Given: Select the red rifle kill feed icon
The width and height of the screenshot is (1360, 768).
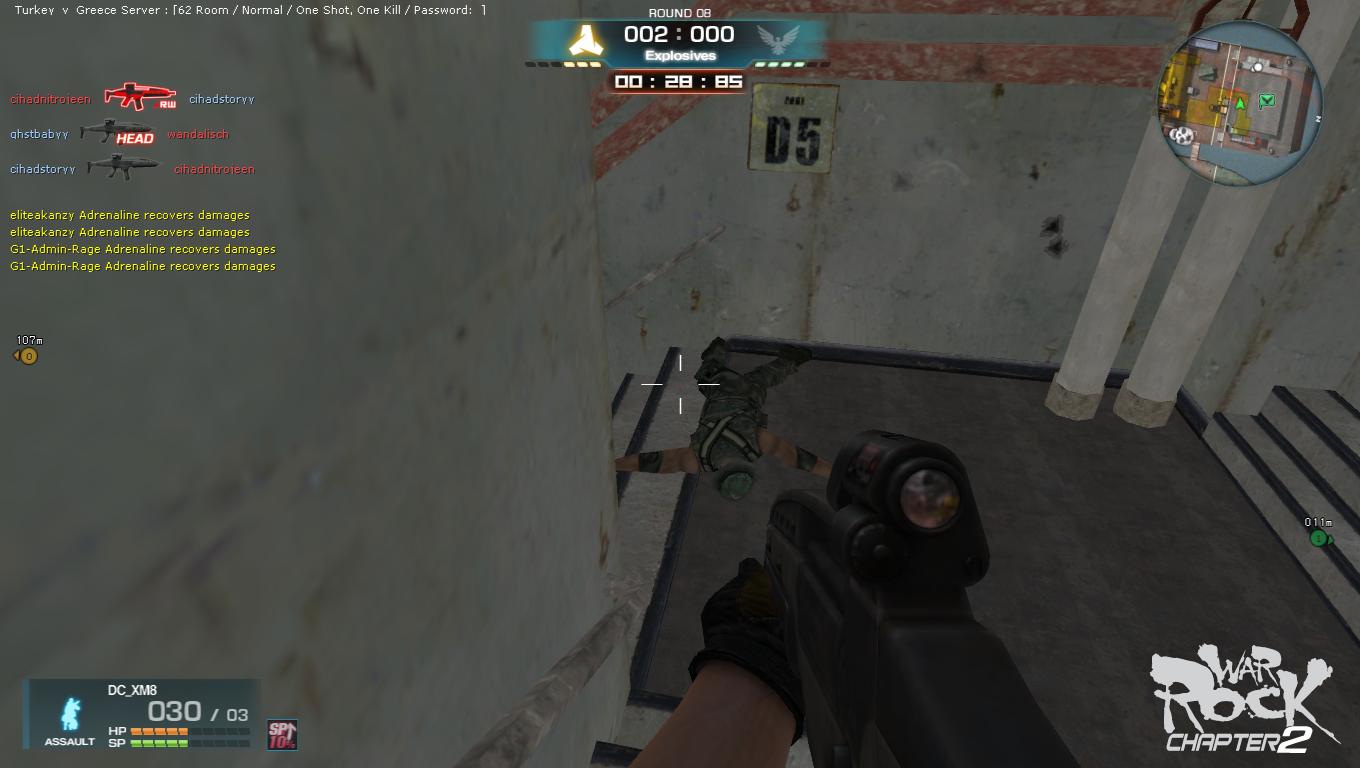Looking at the screenshot, I should coord(140,97).
